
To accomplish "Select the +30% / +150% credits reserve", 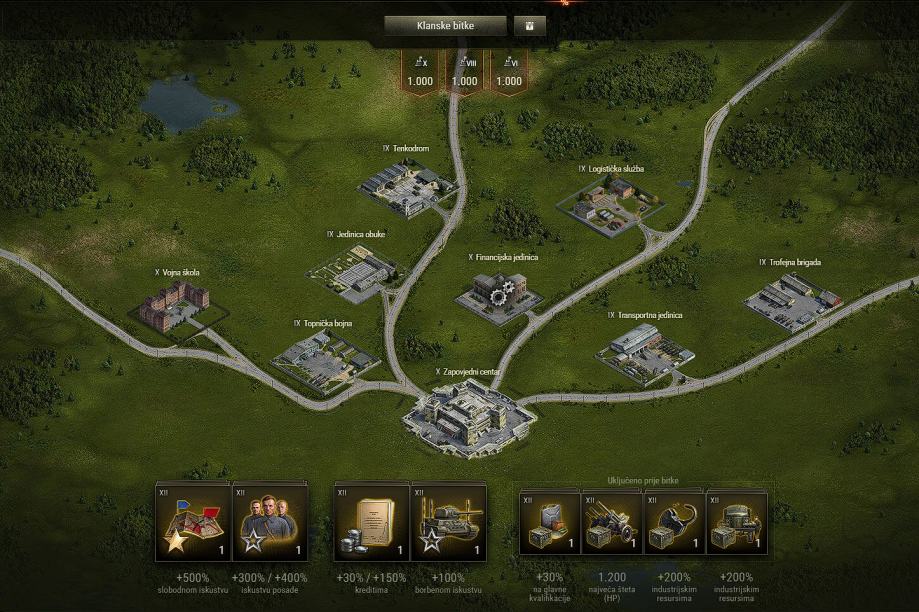I will [x=371, y=521].
